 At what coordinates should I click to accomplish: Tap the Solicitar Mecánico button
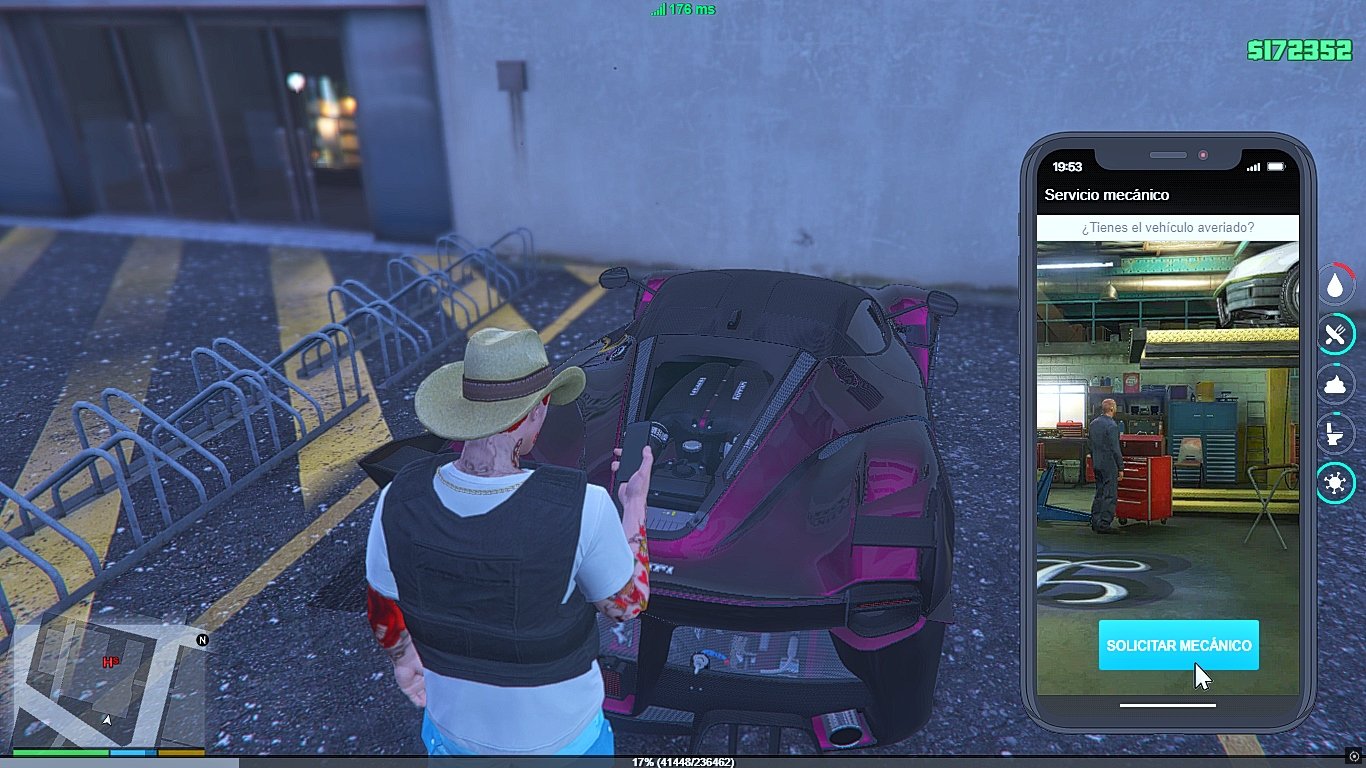tap(1178, 645)
